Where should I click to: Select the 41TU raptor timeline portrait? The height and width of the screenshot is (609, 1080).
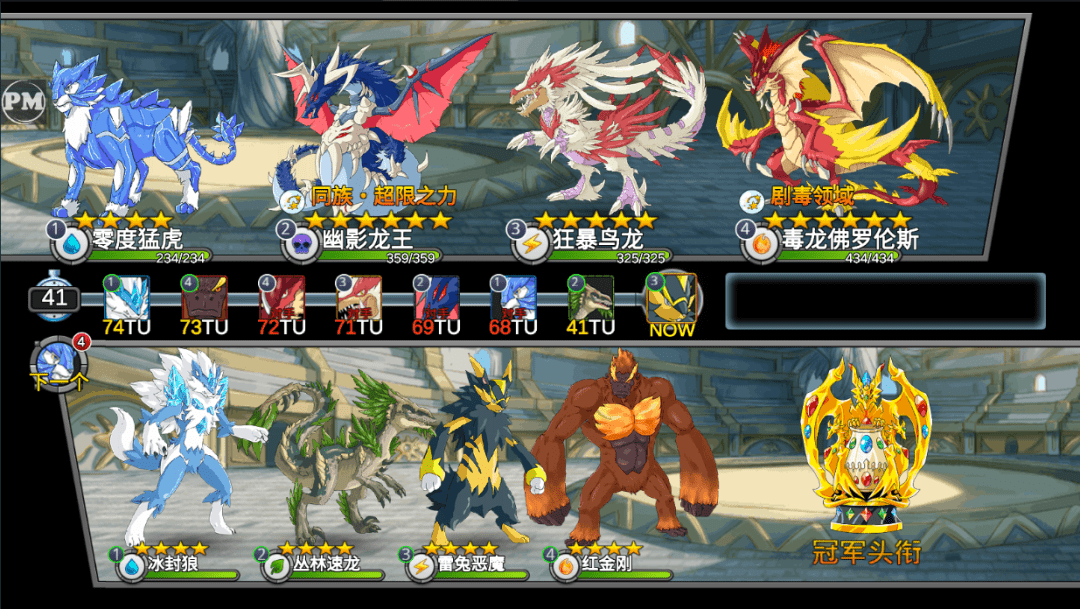(591, 297)
